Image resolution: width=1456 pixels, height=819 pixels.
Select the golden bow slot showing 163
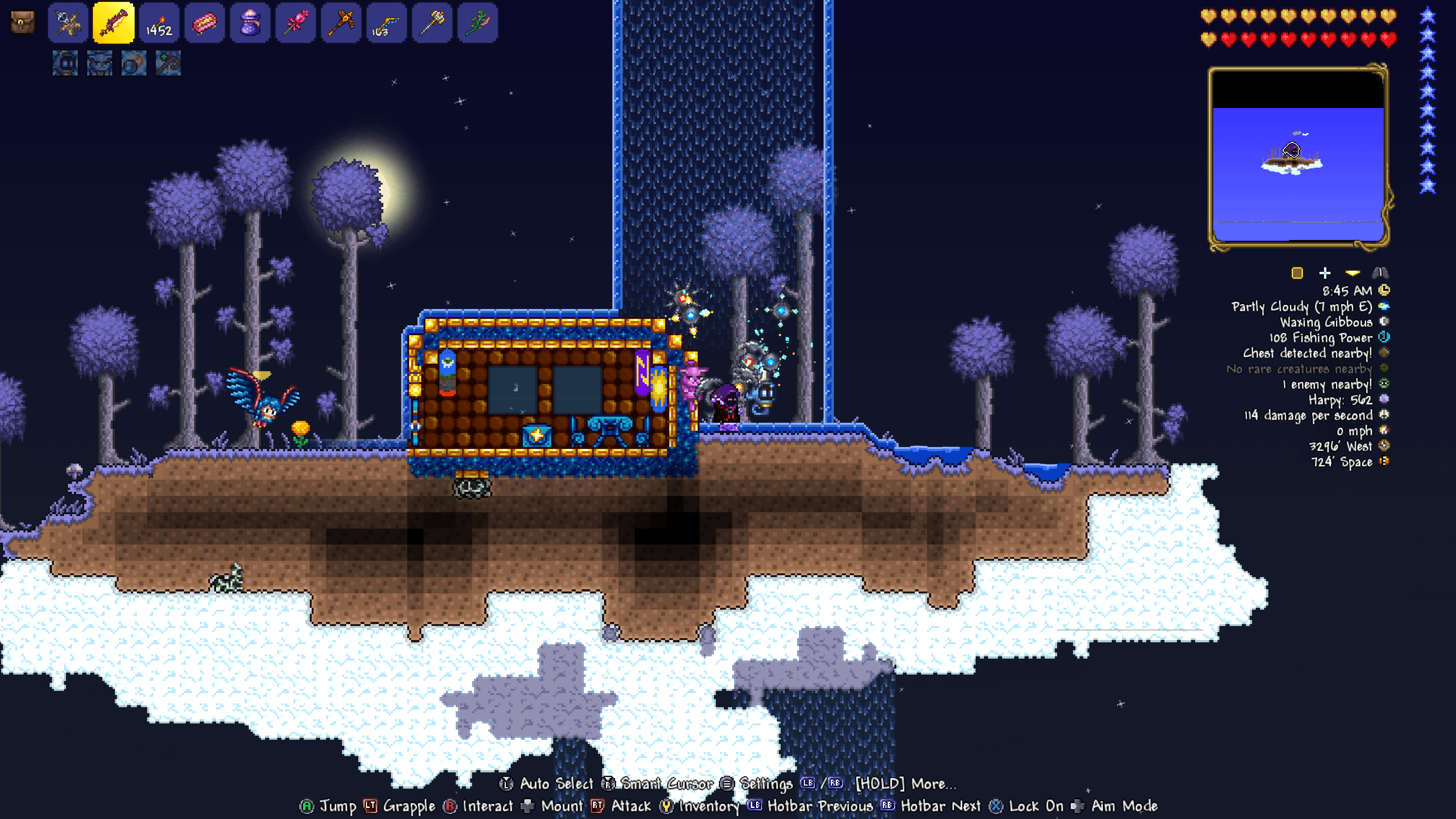click(x=387, y=23)
